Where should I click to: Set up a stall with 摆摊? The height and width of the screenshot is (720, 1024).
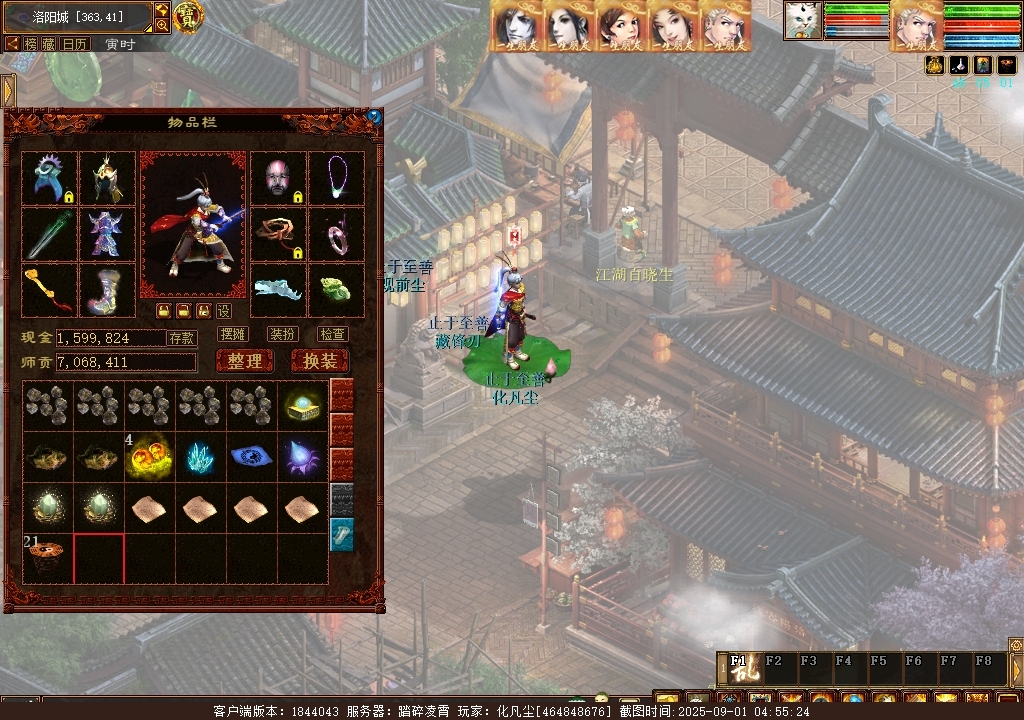(232, 334)
